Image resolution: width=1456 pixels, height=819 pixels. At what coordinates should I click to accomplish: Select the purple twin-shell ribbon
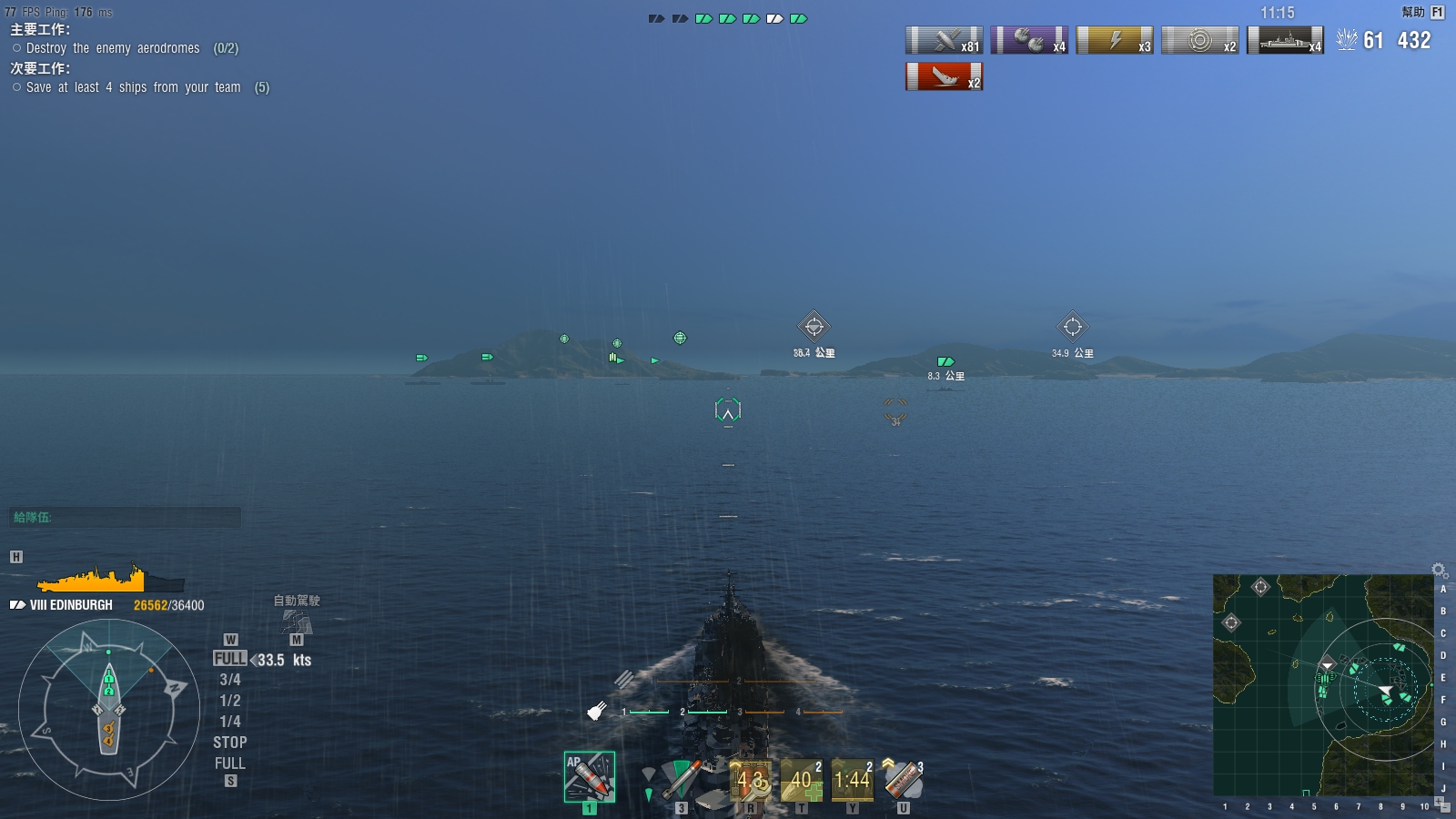(1029, 40)
